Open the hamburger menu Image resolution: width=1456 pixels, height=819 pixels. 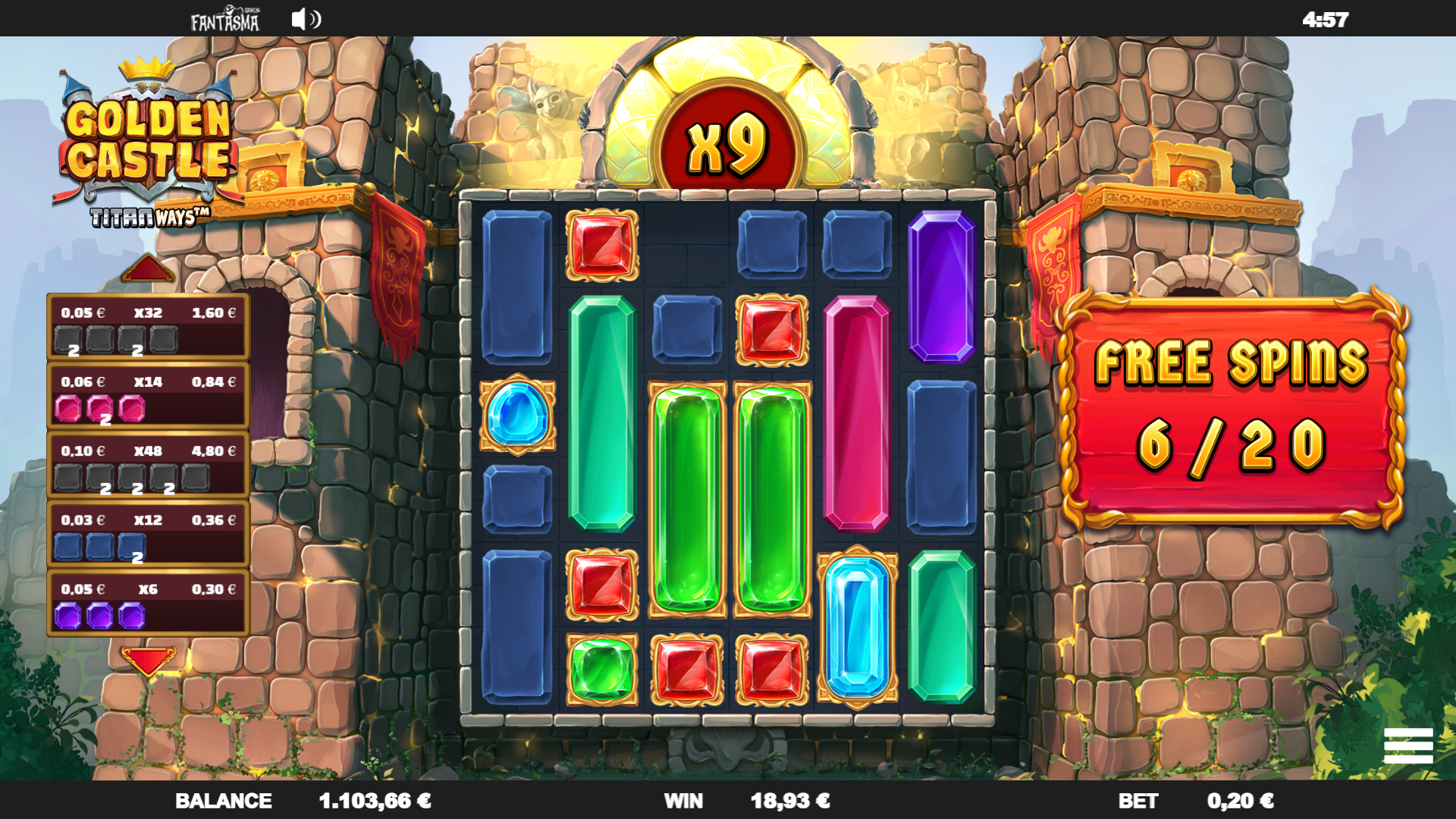point(1407,745)
